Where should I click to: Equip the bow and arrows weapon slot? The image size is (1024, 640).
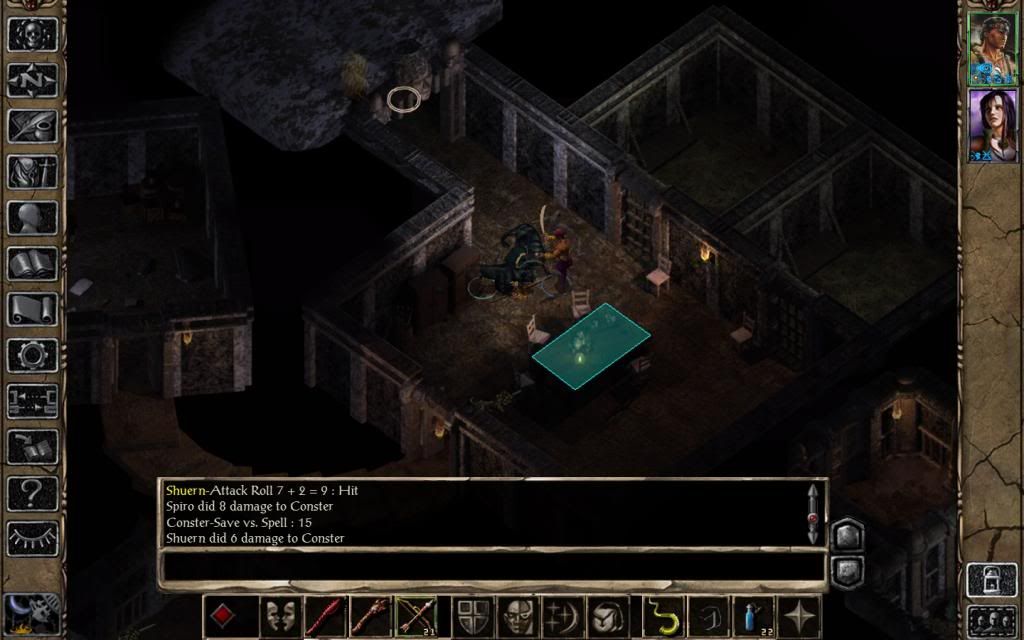coord(414,616)
